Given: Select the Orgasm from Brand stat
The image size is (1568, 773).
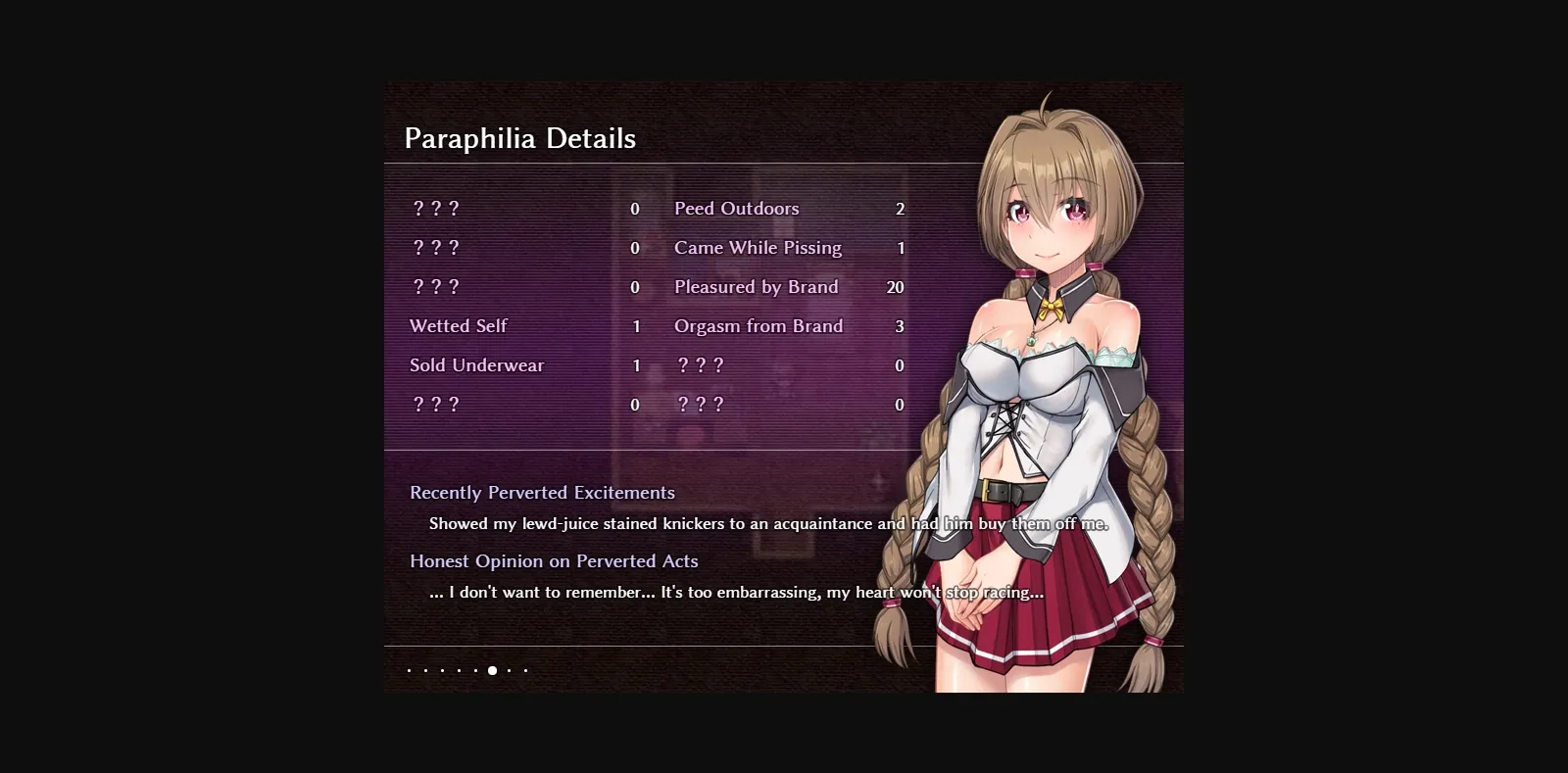Looking at the screenshot, I should tap(758, 325).
